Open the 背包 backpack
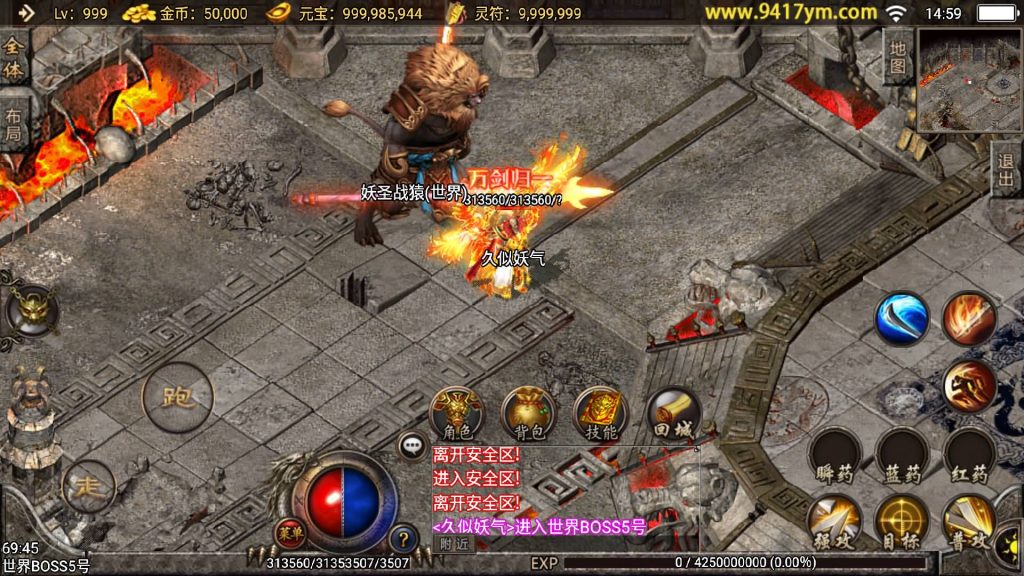 [529, 412]
